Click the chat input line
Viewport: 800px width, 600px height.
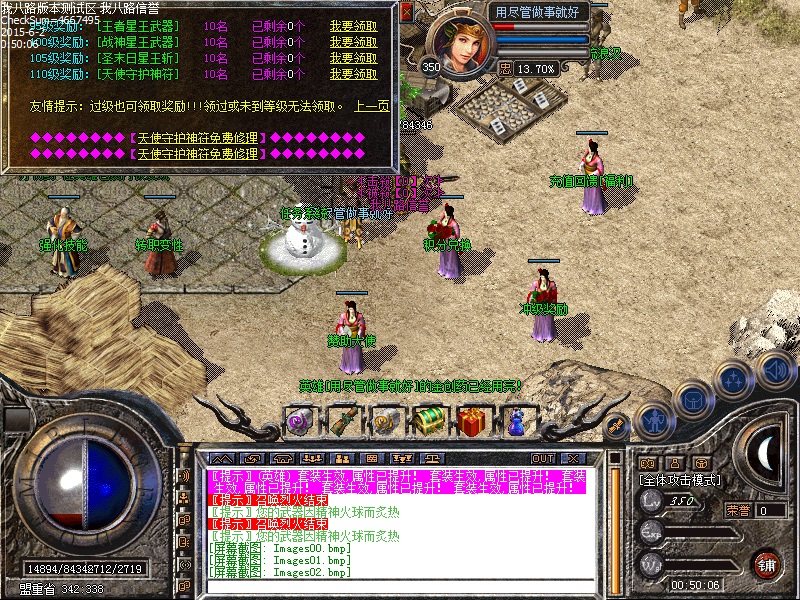[400, 587]
